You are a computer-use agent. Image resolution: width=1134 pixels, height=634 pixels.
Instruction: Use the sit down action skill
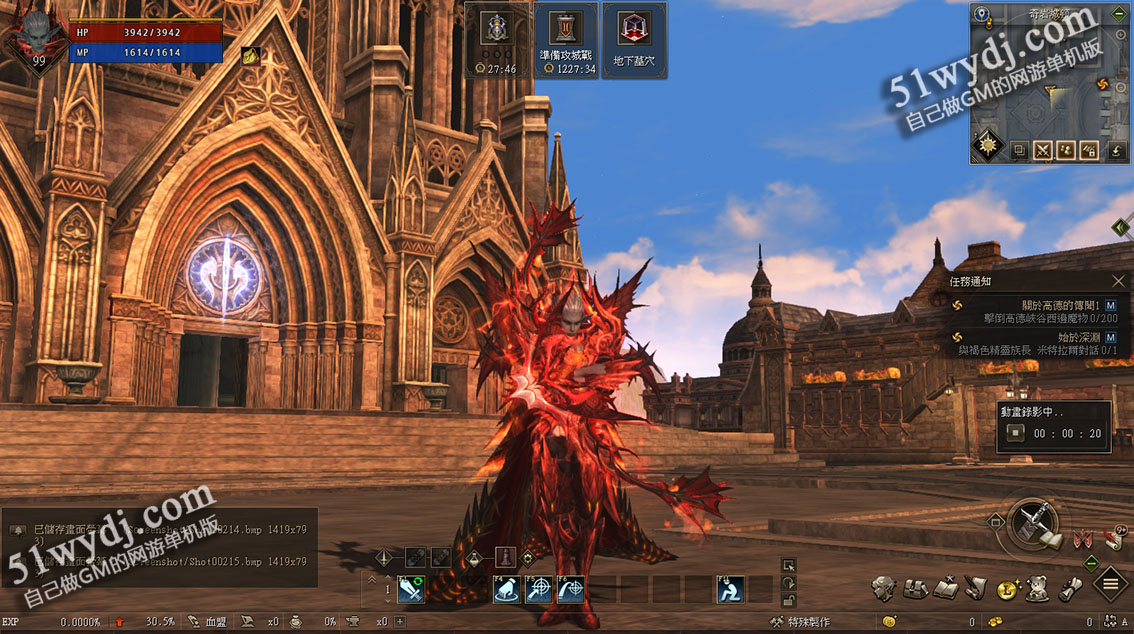click(730, 590)
